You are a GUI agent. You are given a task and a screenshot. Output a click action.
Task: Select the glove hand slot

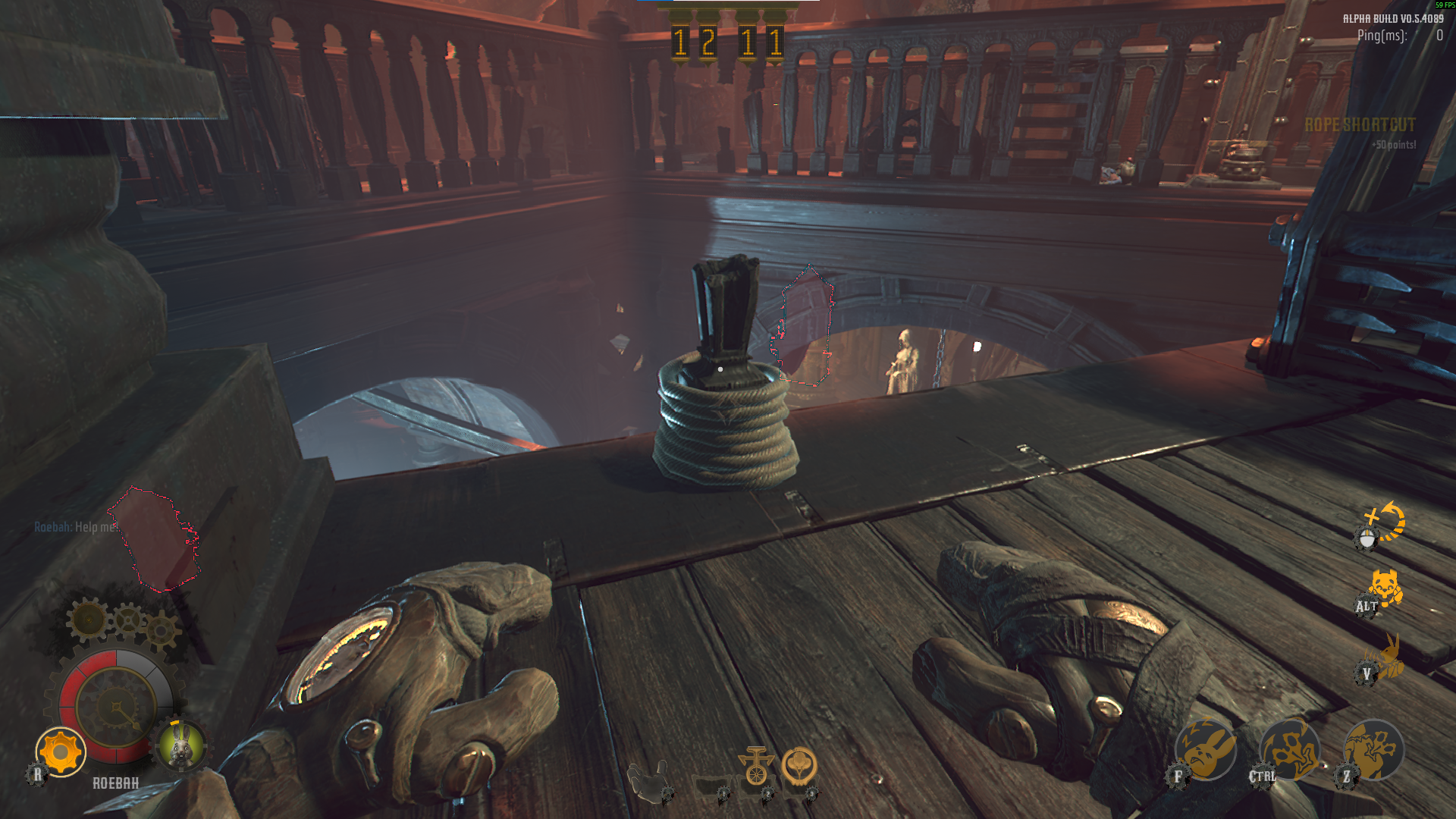pyautogui.click(x=648, y=778)
